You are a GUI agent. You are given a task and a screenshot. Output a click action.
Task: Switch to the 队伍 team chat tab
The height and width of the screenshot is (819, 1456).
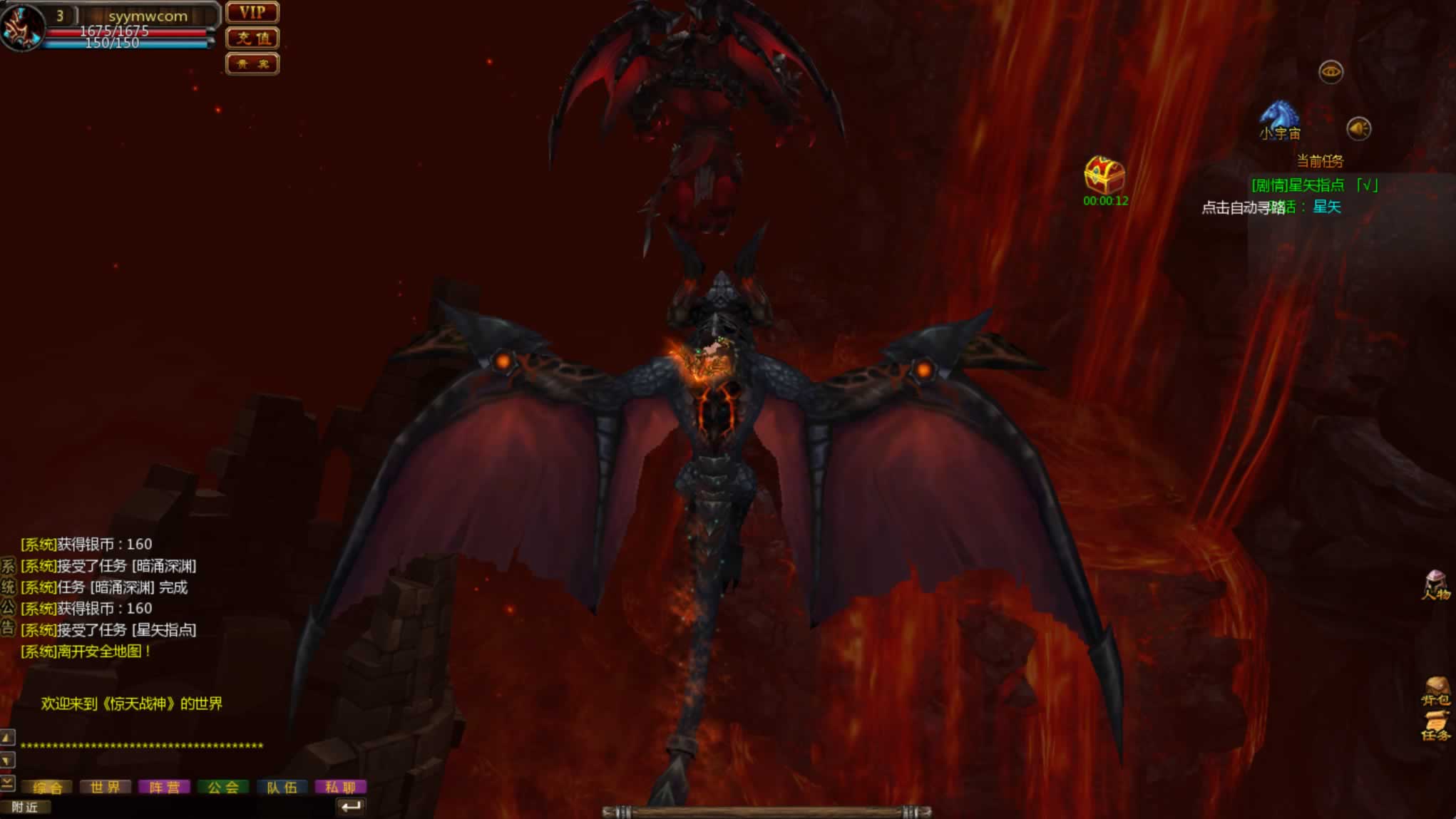click(x=282, y=787)
